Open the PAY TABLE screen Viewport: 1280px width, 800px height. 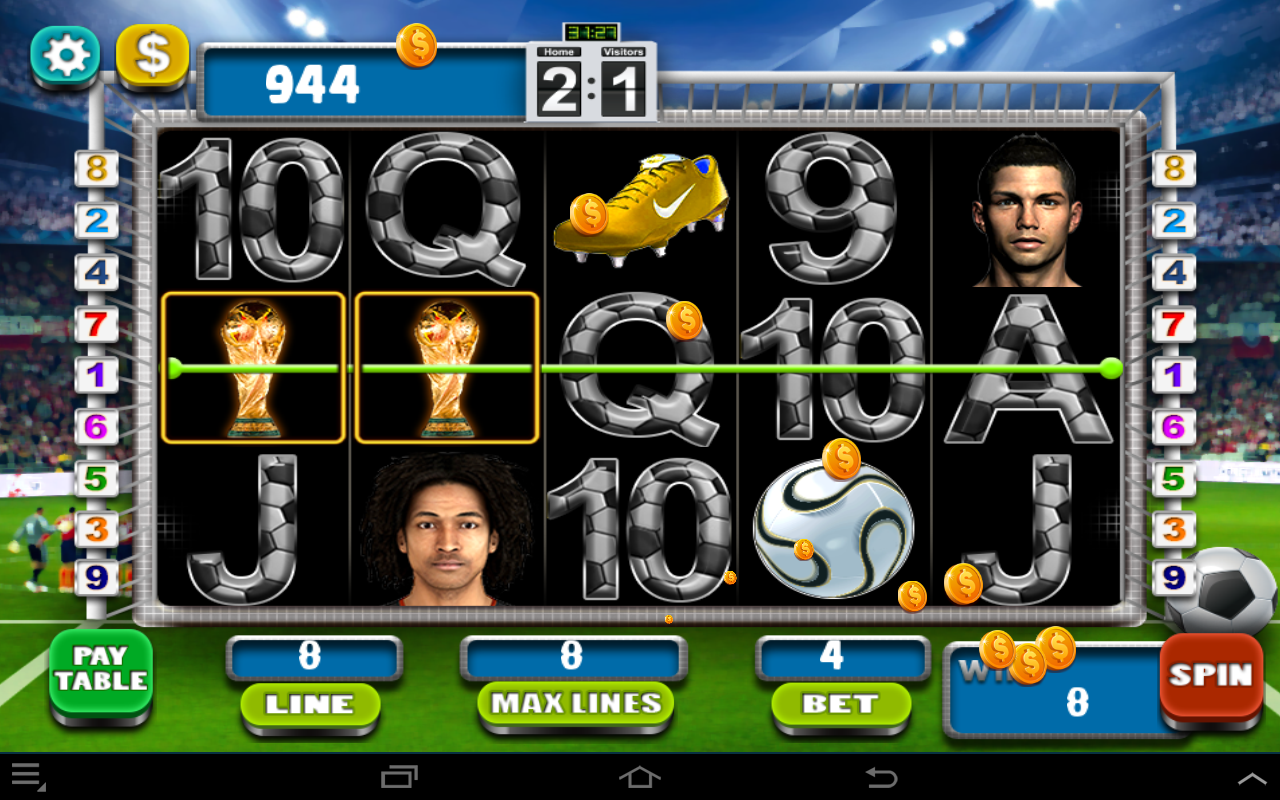(100, 672)
